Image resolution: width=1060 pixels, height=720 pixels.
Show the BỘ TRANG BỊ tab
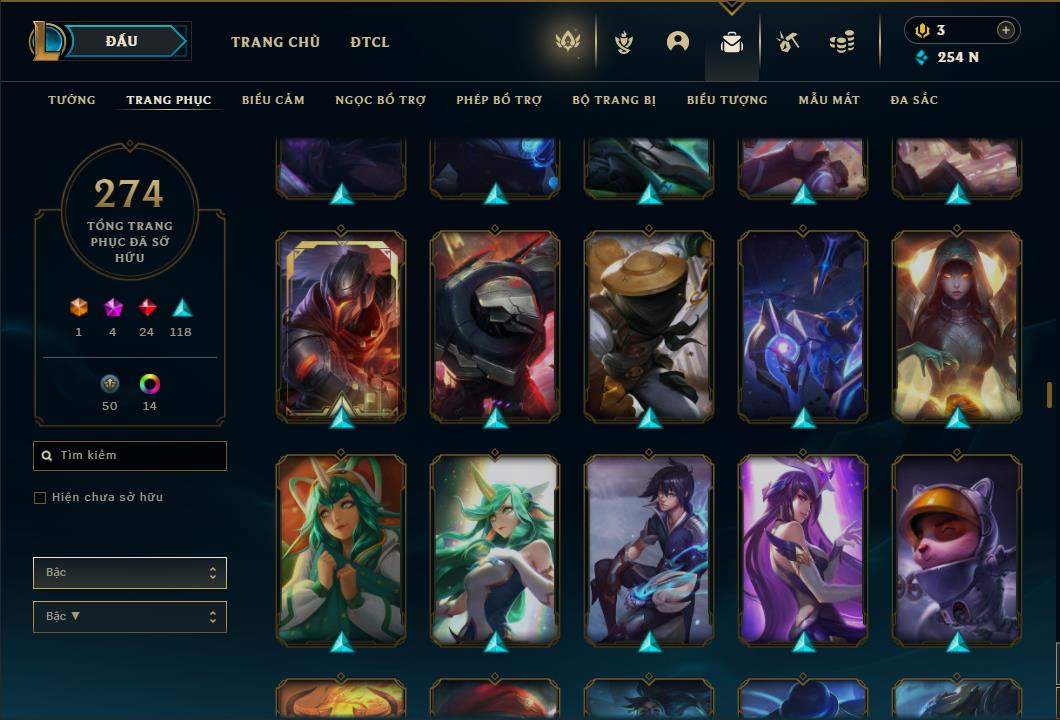[614, 100]
